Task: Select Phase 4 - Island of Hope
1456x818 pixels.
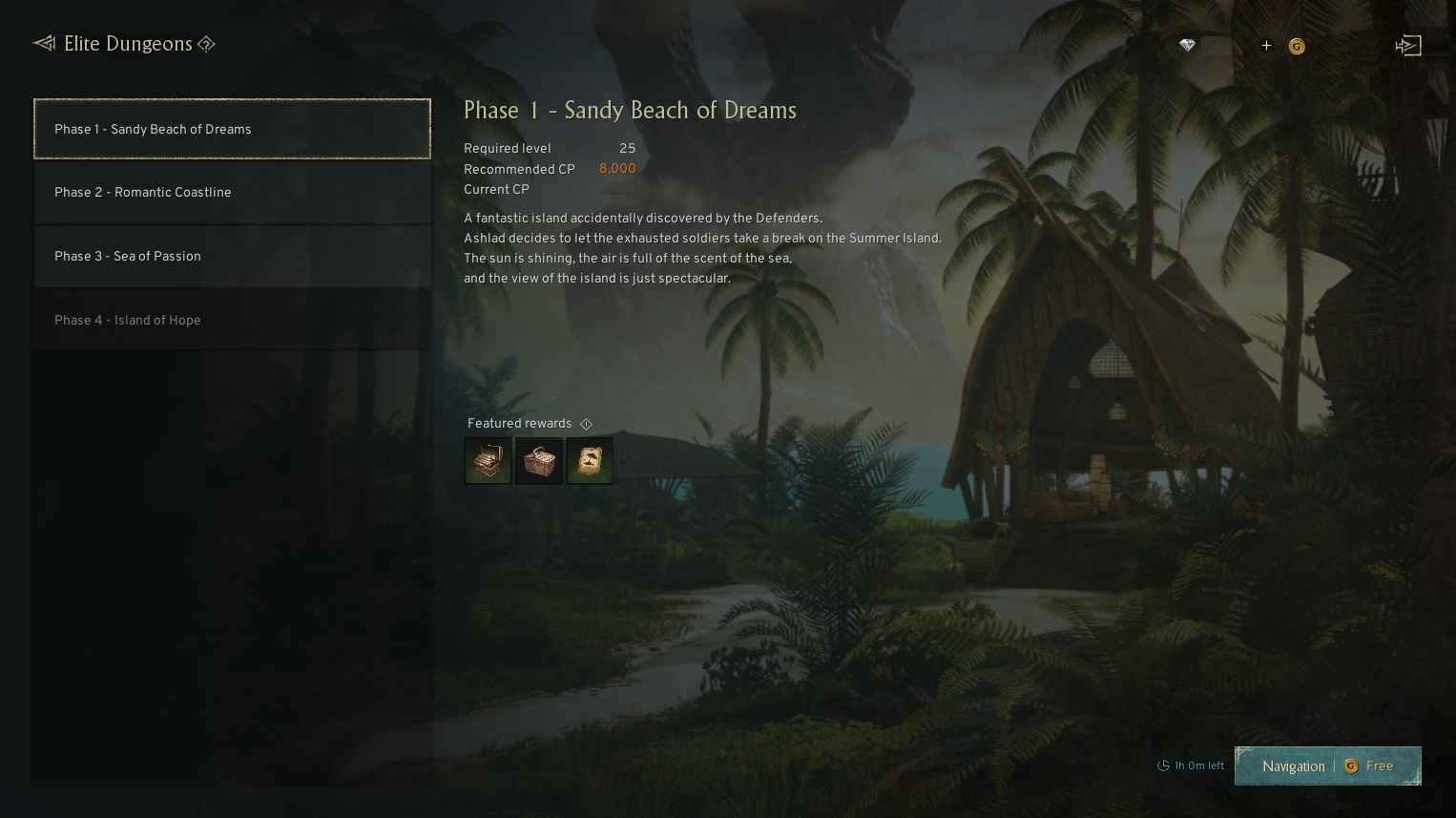Action: tap(231, 320)
